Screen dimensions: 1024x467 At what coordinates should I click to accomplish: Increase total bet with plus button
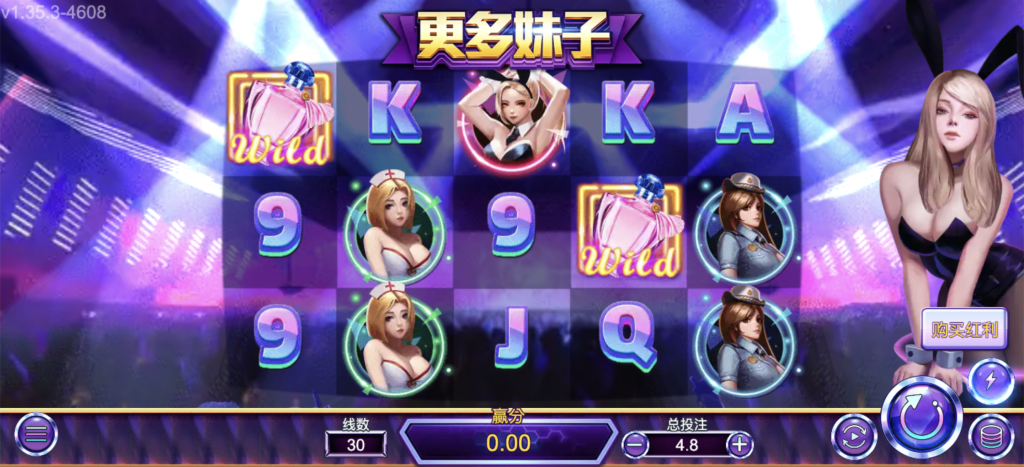pos(738,443)
